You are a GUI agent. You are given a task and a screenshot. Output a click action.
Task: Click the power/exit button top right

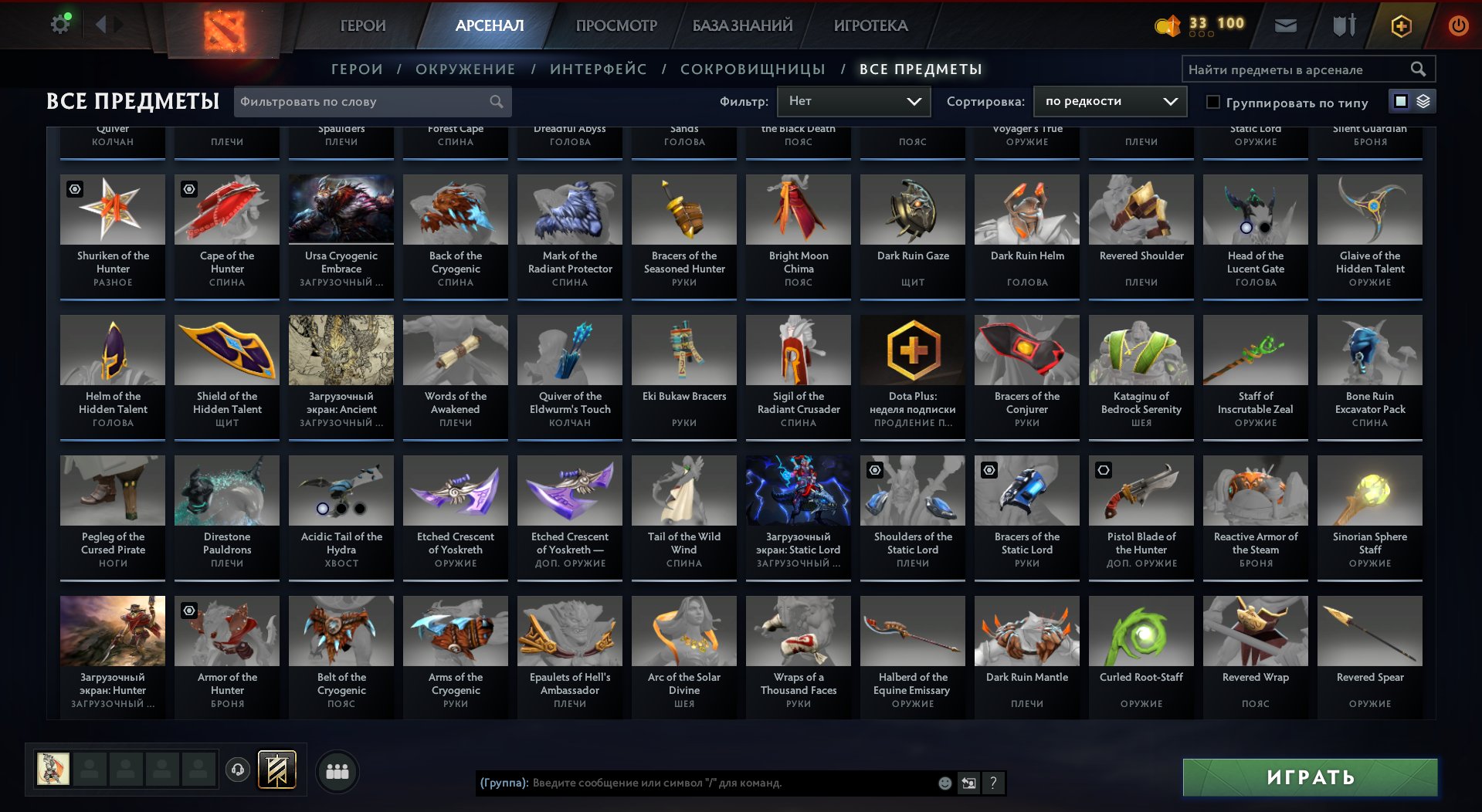click(1457, 25)
